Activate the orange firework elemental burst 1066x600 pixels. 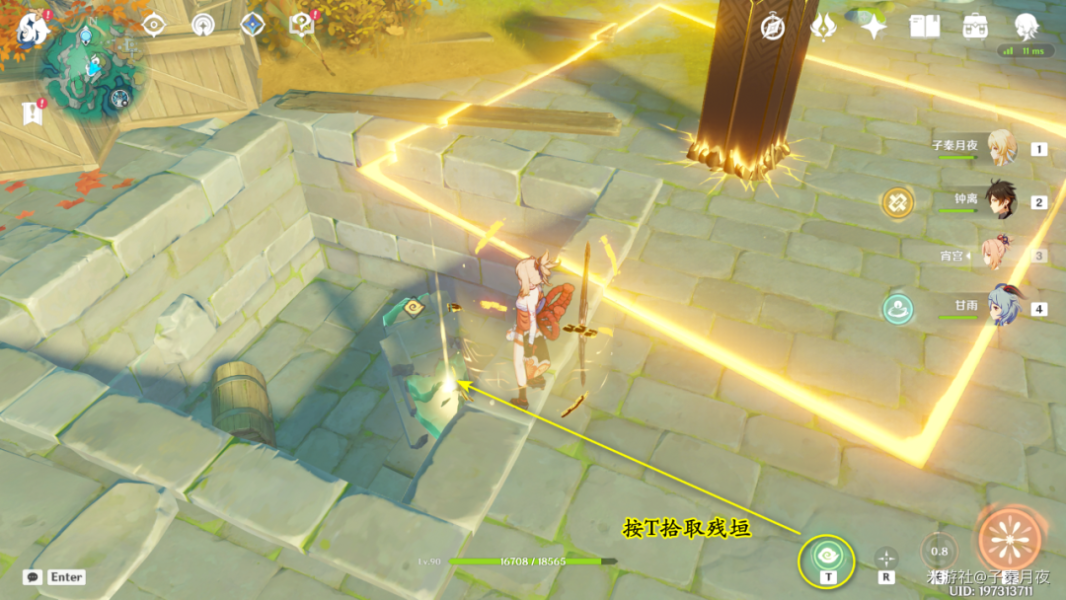point(1009,540)
